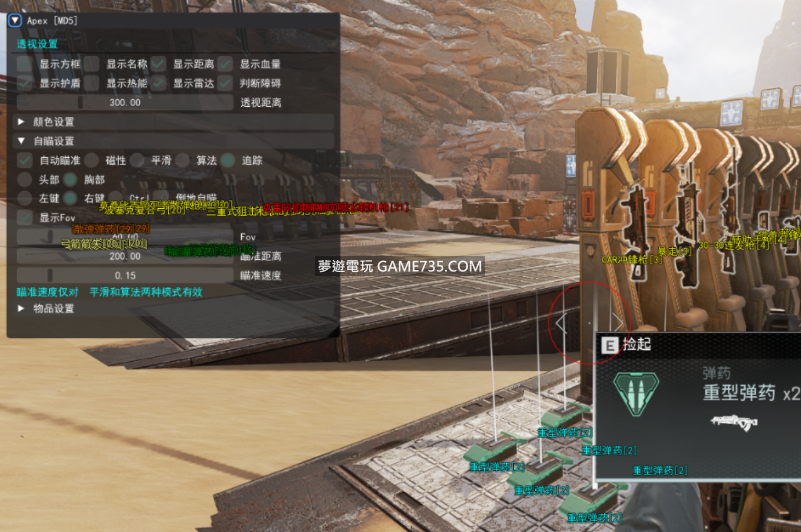This screenshot has height=532, width=801.
Task: Select the 磁性 aim mode
Action: point(91,160)
